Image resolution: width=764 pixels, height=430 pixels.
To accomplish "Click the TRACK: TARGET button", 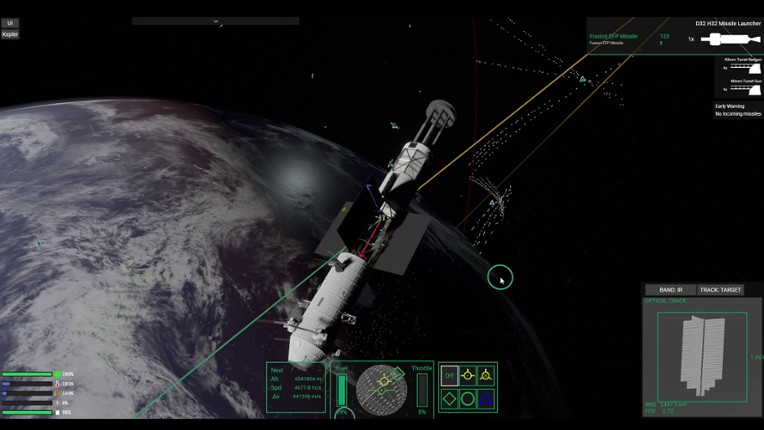I will 721,290.
